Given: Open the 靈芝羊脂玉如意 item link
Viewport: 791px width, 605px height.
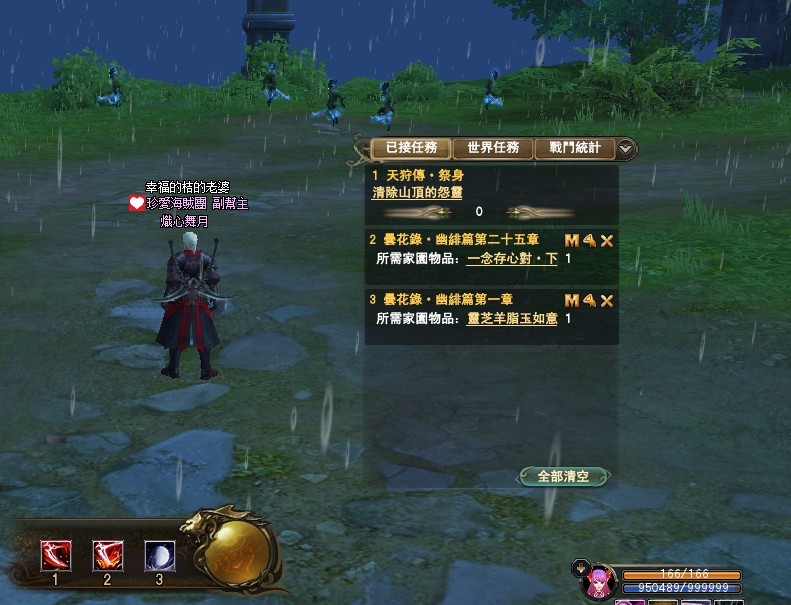Looking at the screenshot, I should pyautogui.click(x=512, y=319).
